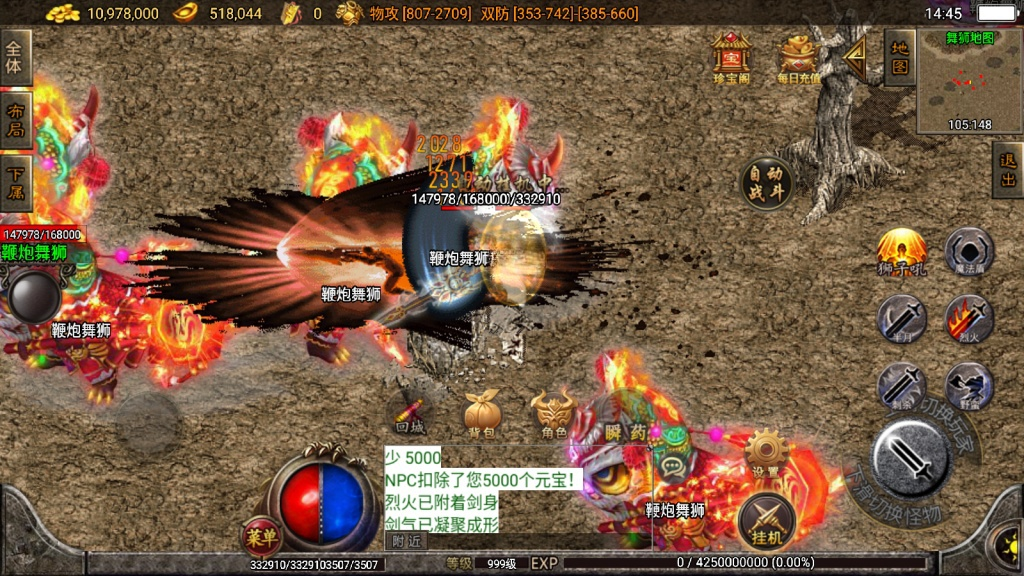Tap the 退出 exit button
1024x576 pixels.
[1007, 169]
